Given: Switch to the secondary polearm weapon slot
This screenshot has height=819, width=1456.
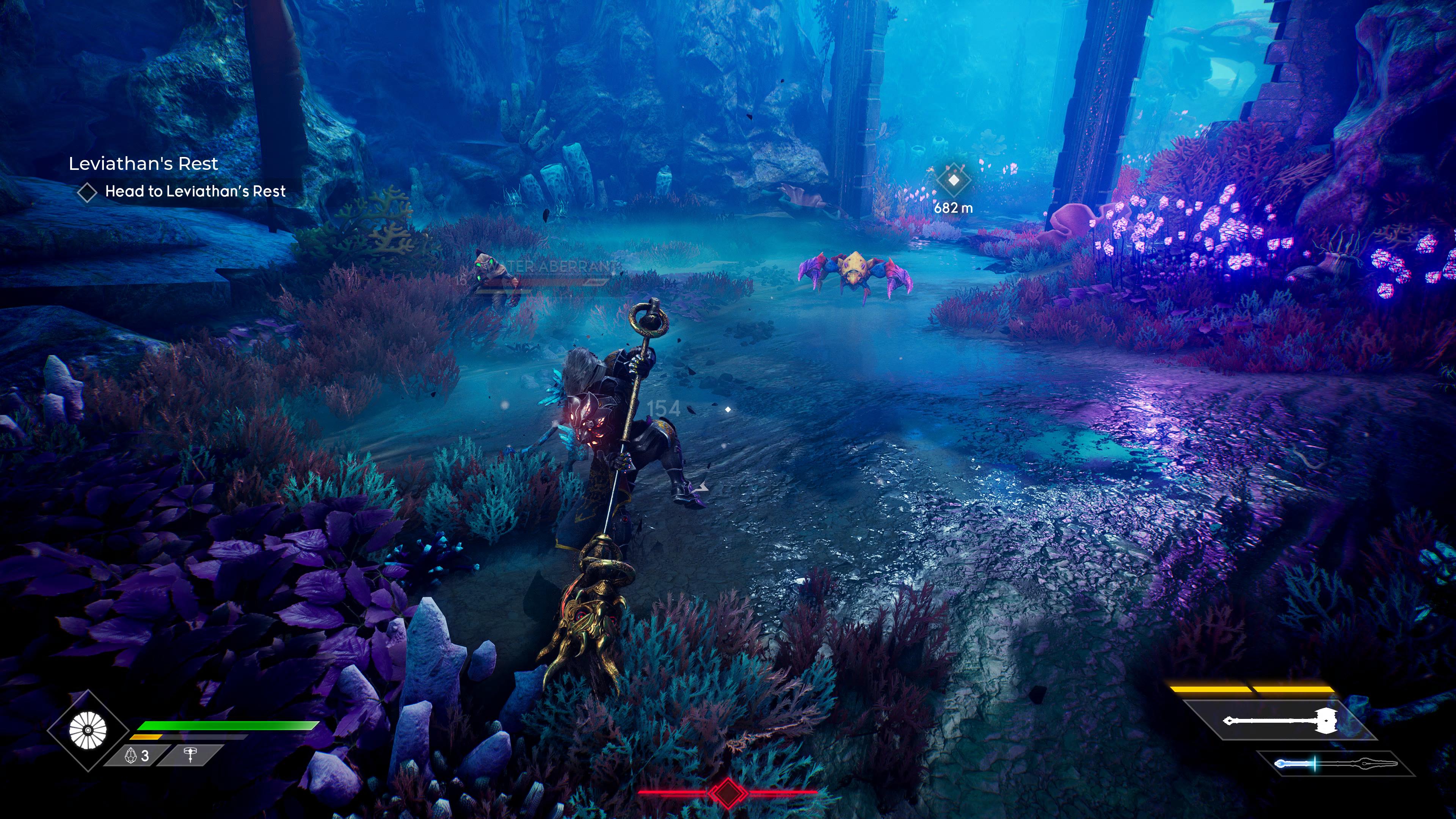Looking at the screenshot, I should 1335,764.
